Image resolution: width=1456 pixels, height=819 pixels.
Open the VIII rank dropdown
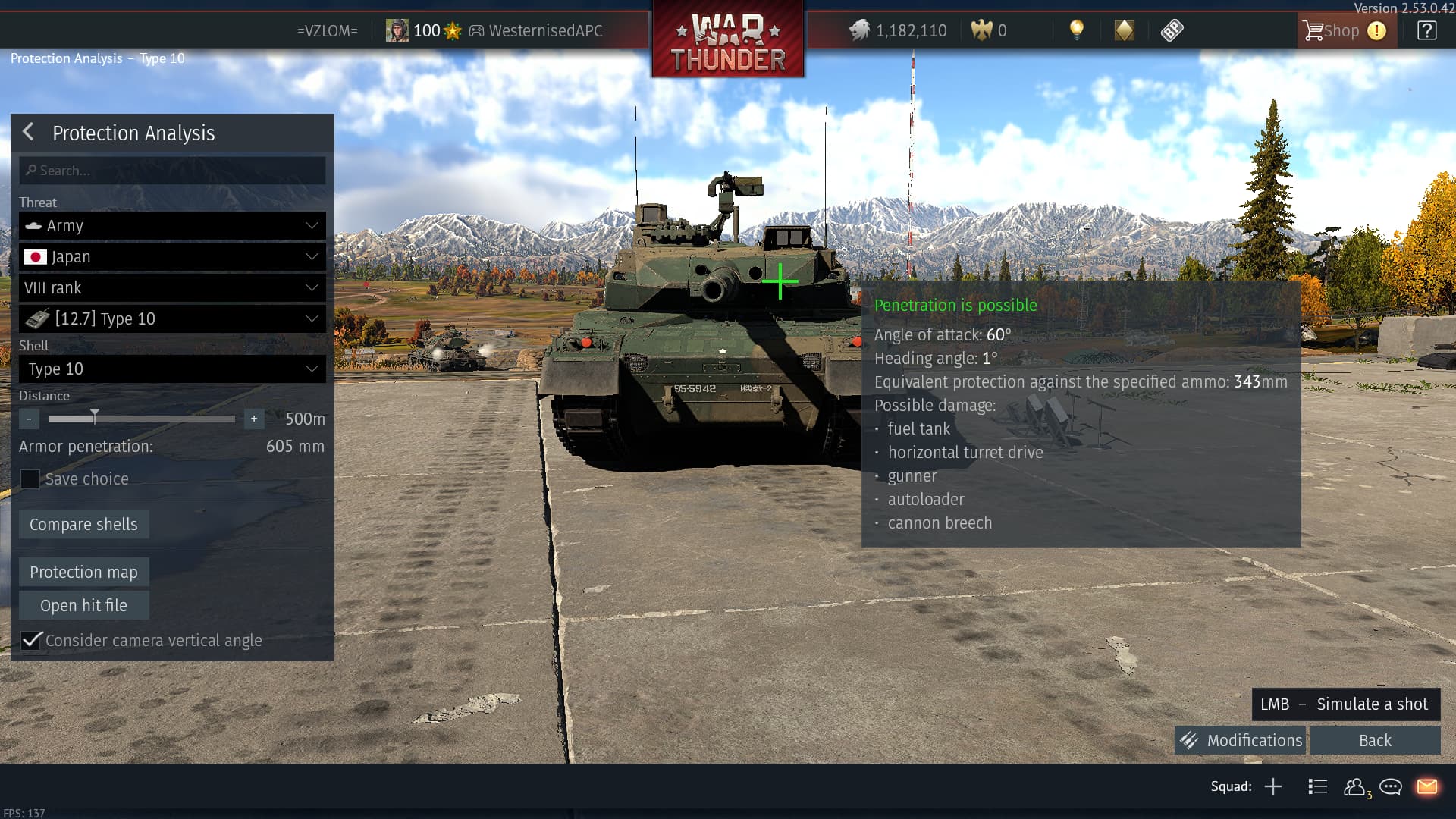pyautogui.click(x=172, y=288)
